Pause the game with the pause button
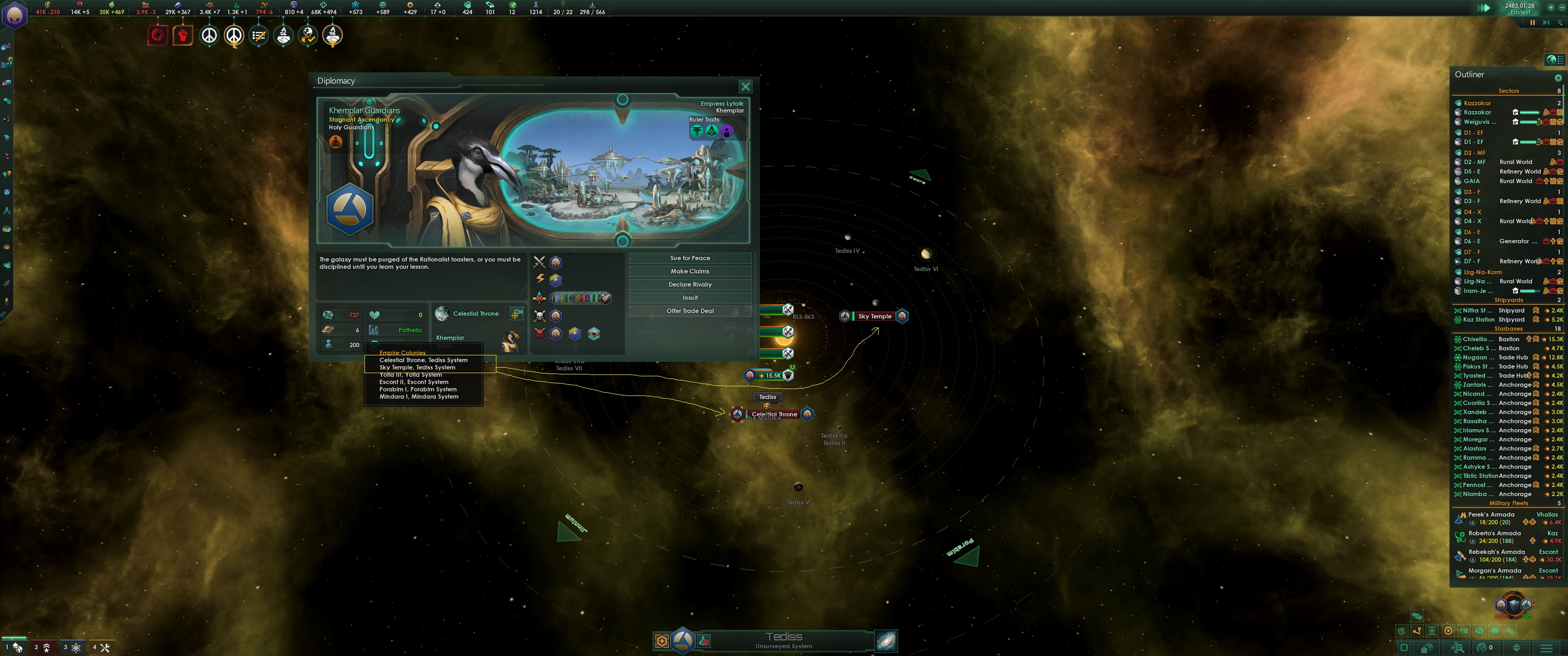This screenshot has width=1568, height=656. [1532, 22]
